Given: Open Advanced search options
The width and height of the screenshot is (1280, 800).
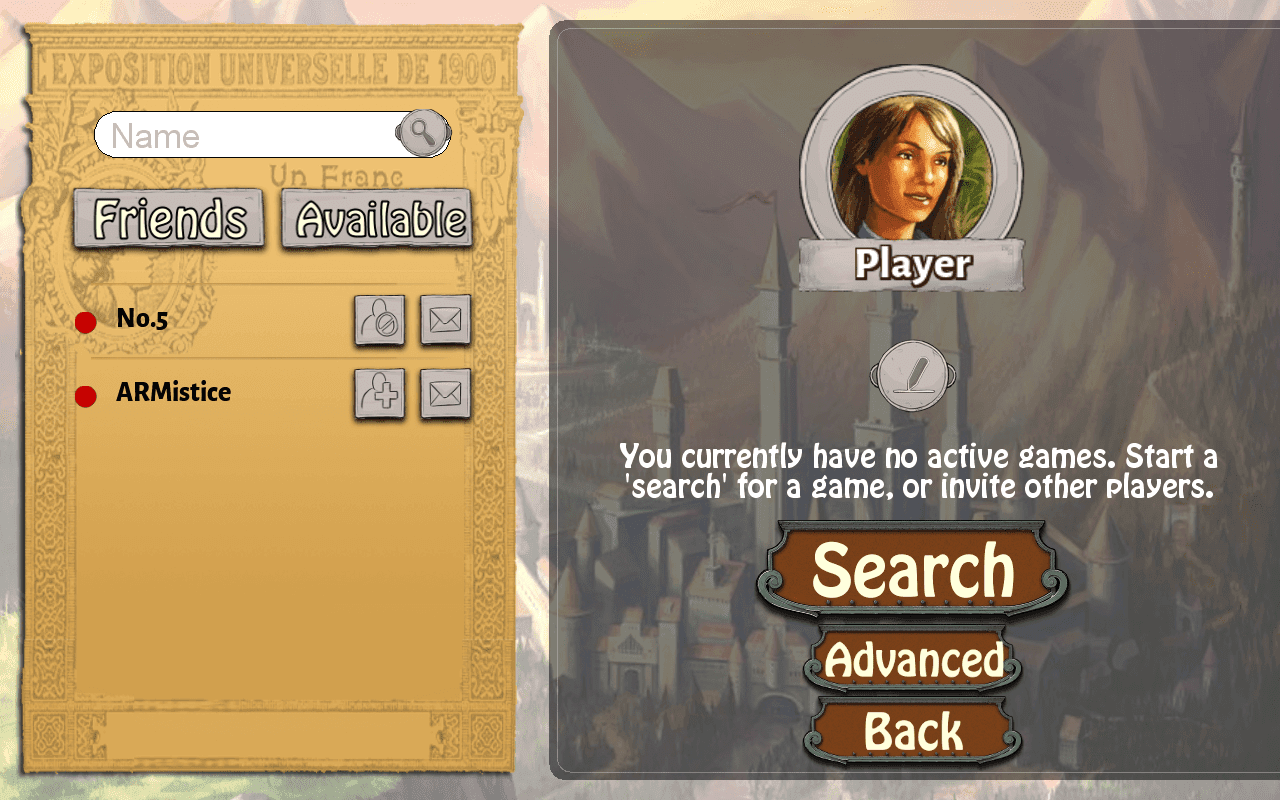Looking at the screenshot, I should [912, 660].
